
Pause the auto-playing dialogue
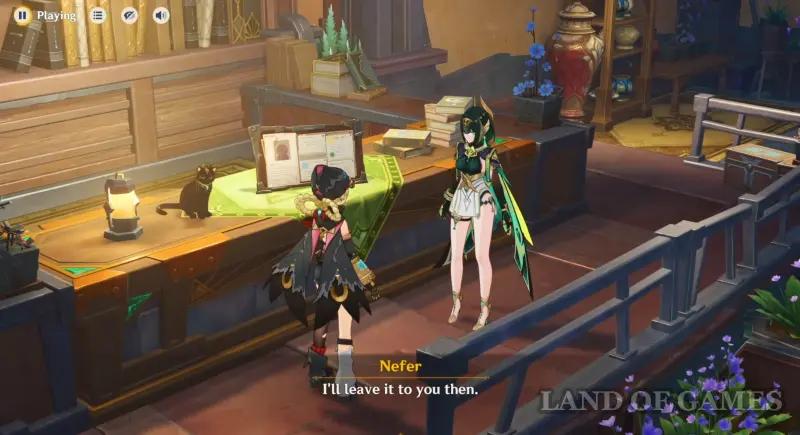(21, 15)
